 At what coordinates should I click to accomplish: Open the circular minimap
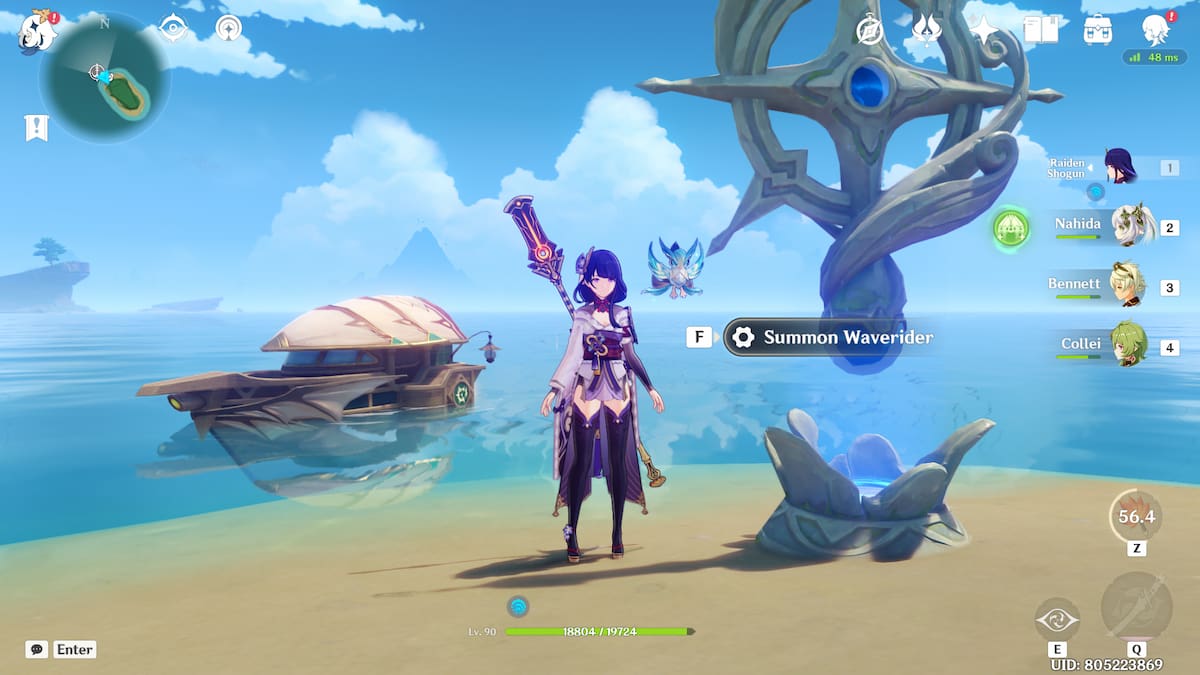[x=105, y=77]
